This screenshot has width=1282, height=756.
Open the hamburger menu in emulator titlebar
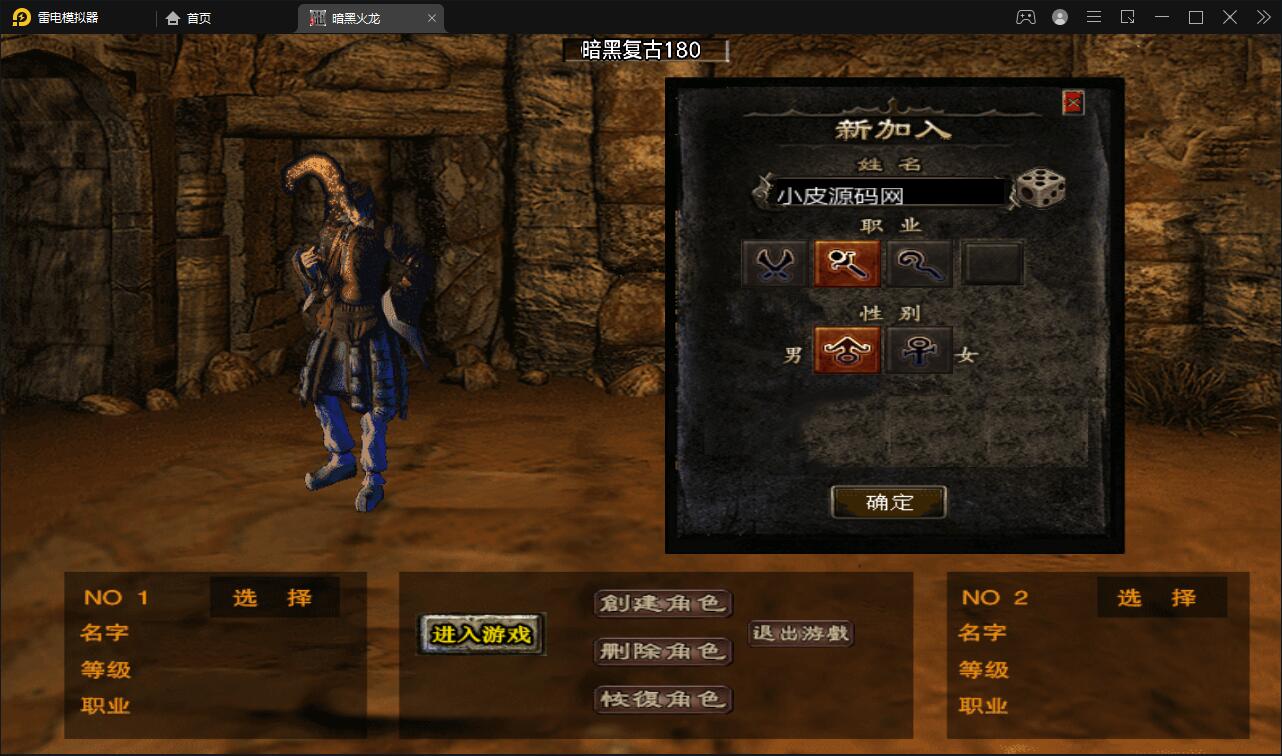1094,17
